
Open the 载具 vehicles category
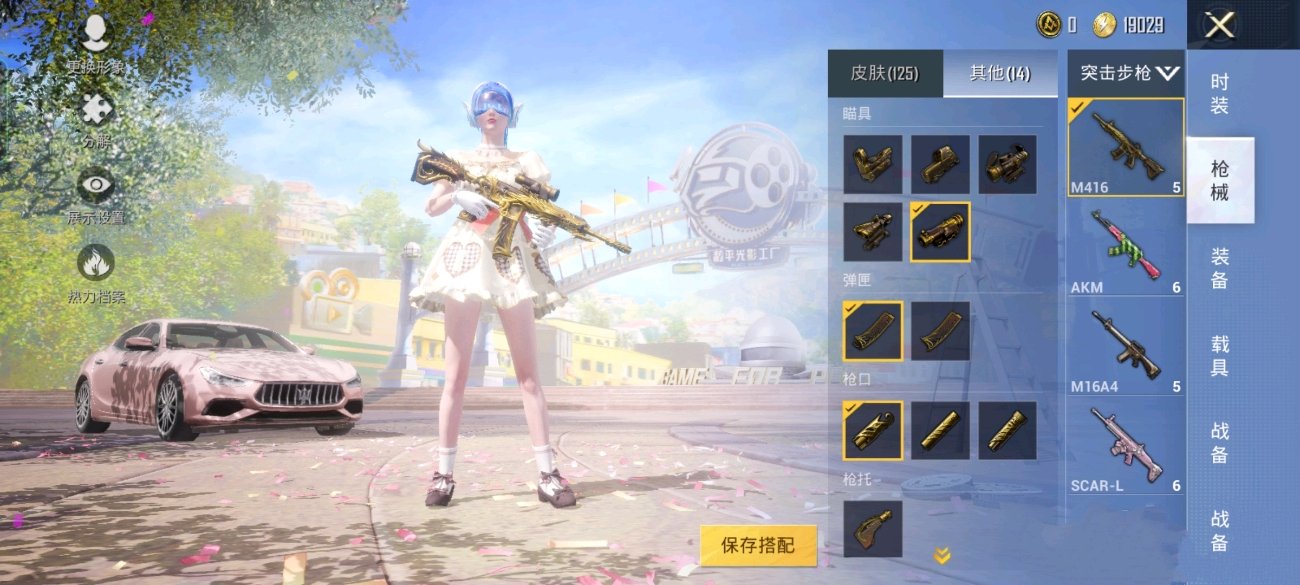(1220, 355)
